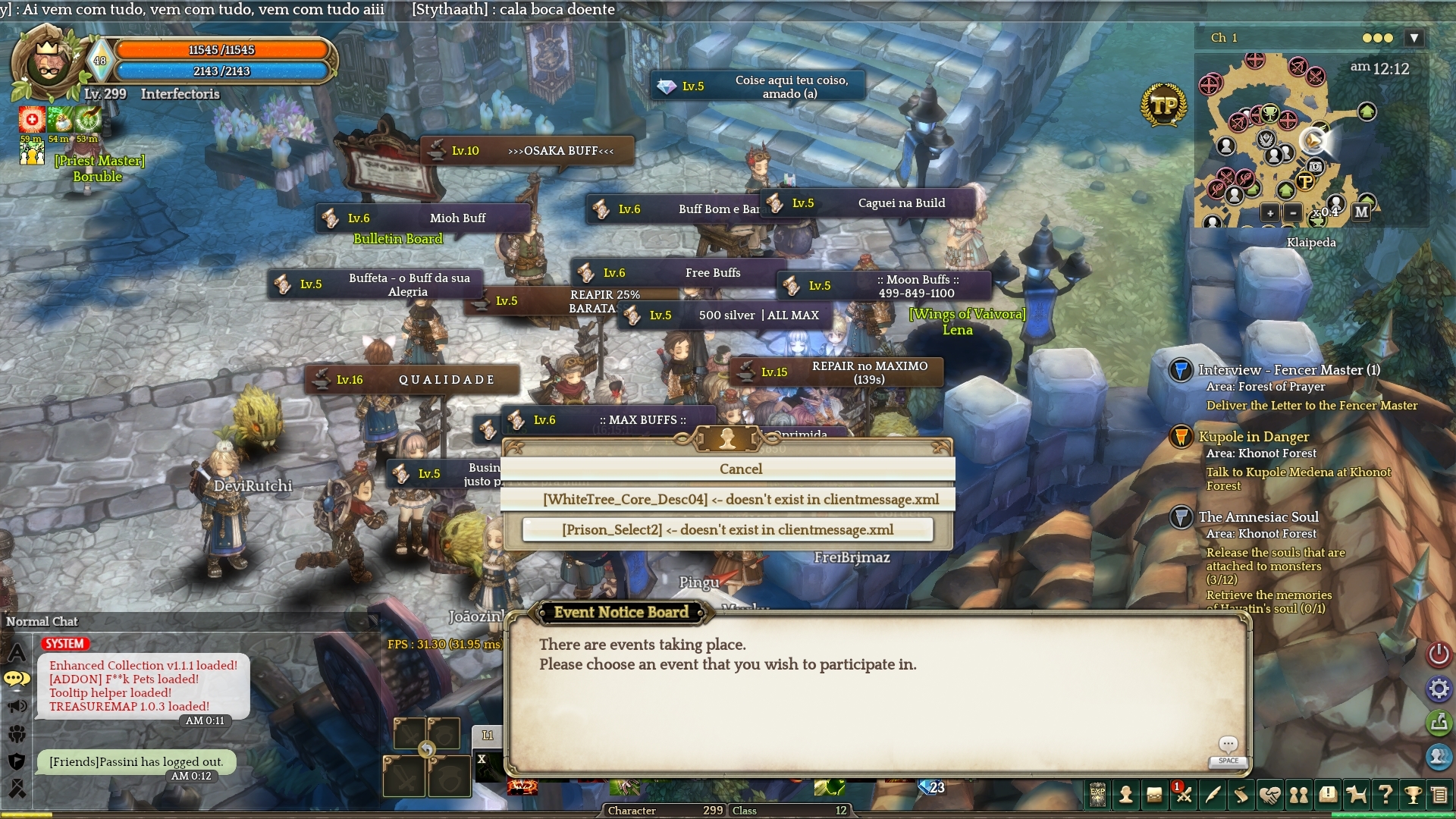Open the channel dropdown arrow
The height and width of the screenshot is (819, 1456).
[1414, 38]
